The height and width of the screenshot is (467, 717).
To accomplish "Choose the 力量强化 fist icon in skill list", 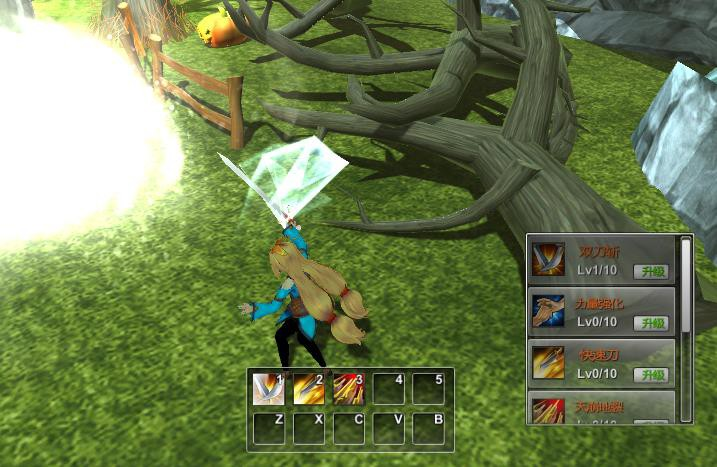I will tap(548, 312).
